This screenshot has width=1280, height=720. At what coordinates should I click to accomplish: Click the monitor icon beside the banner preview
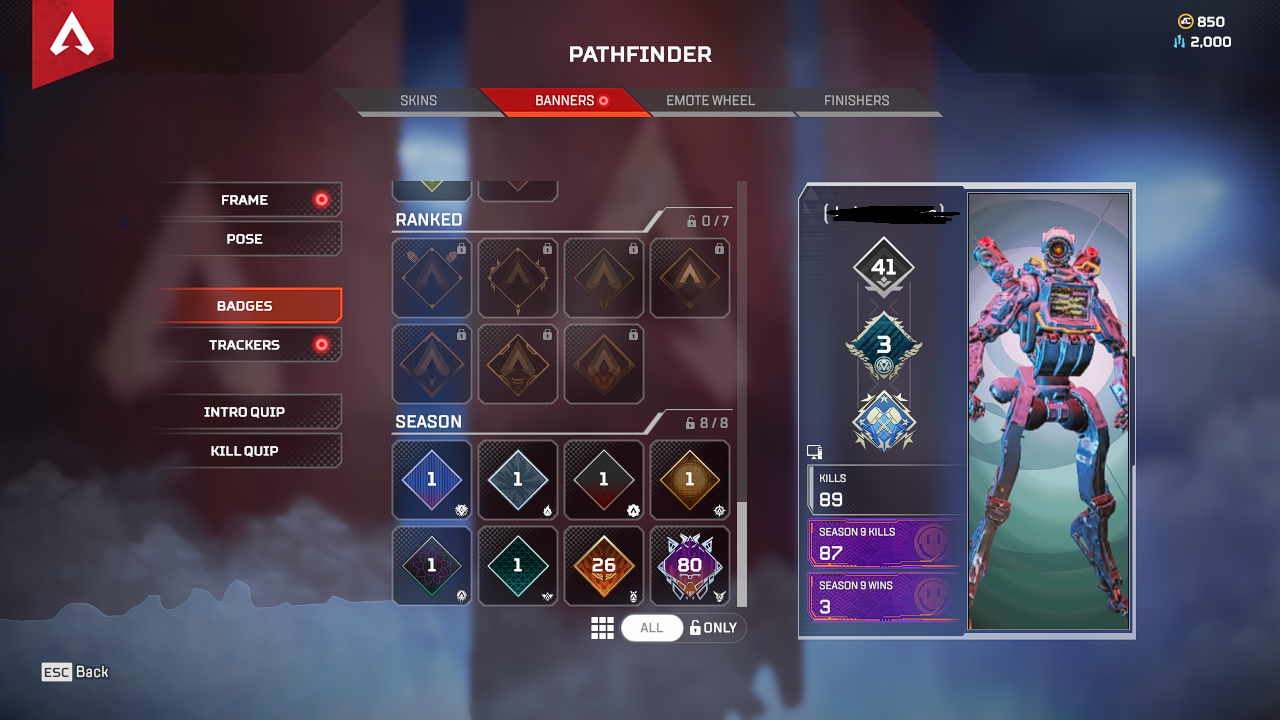pos(813,451)
